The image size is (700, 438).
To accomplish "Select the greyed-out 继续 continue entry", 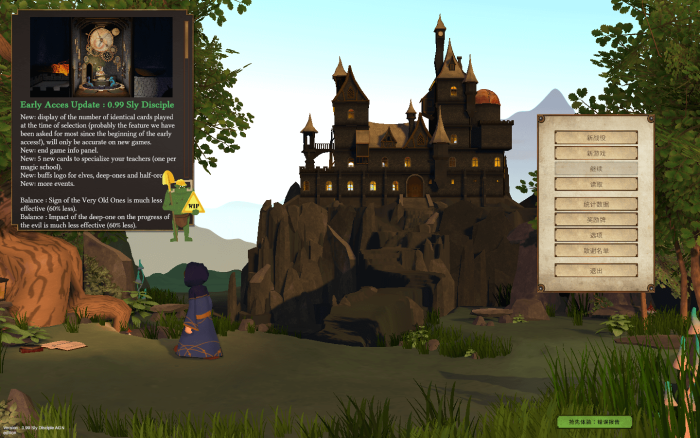I will coord(595,169).
